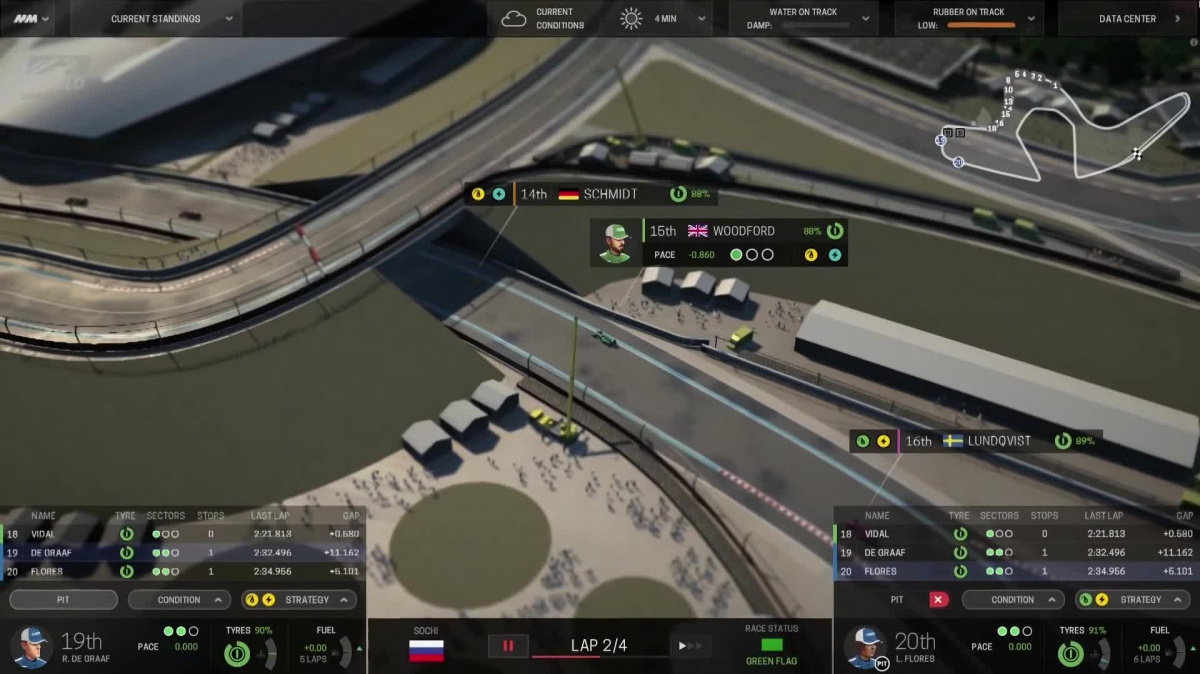Expand the Condition menu for De Graaf
This screenshot has width=1200, height=674.
coord(179,600)
